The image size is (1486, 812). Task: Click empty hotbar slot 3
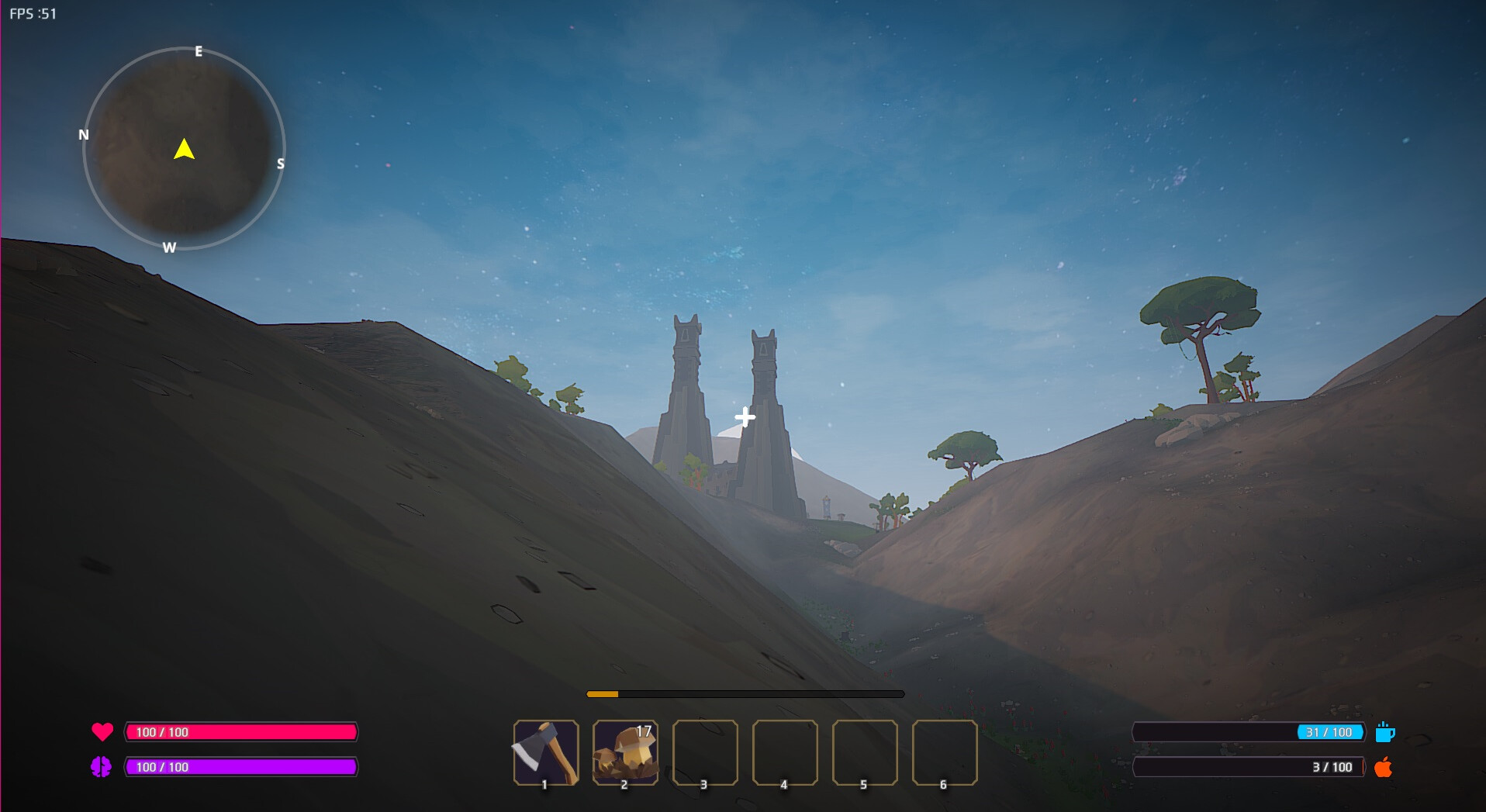click(705, 752)
